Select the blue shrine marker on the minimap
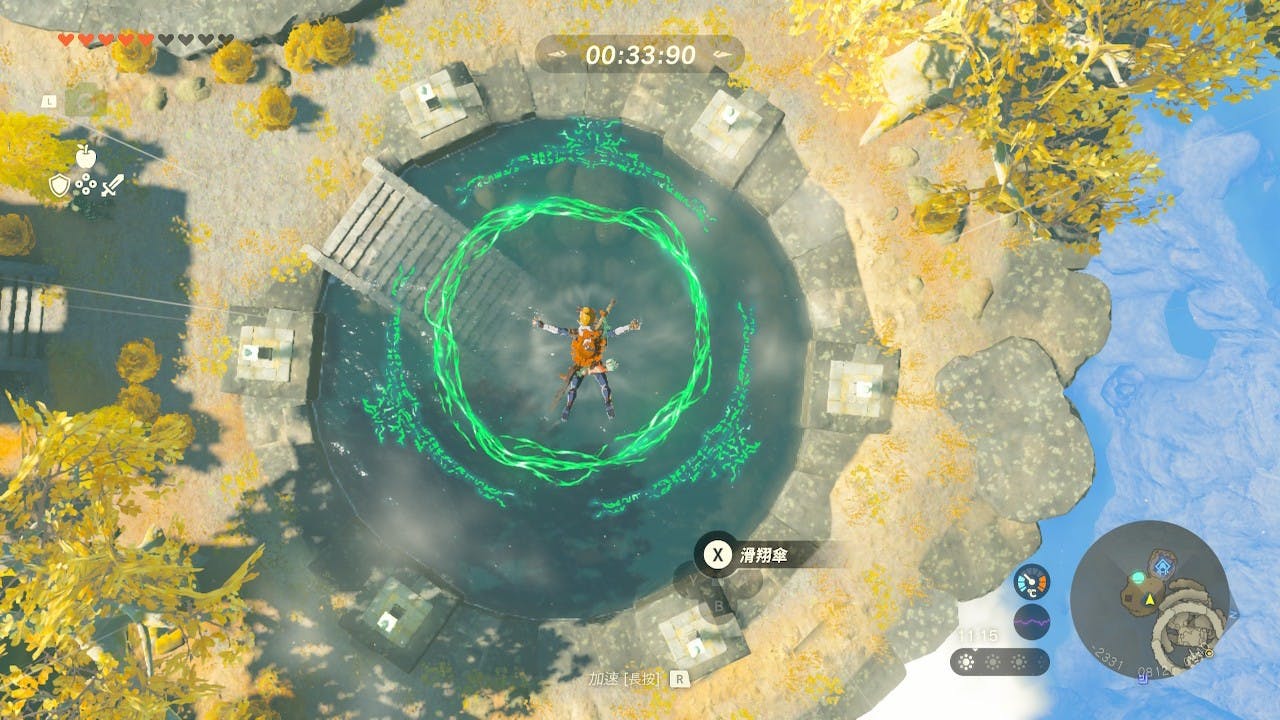The image size is (1280, 720). pyautogui.click(x=1162, y=567)
